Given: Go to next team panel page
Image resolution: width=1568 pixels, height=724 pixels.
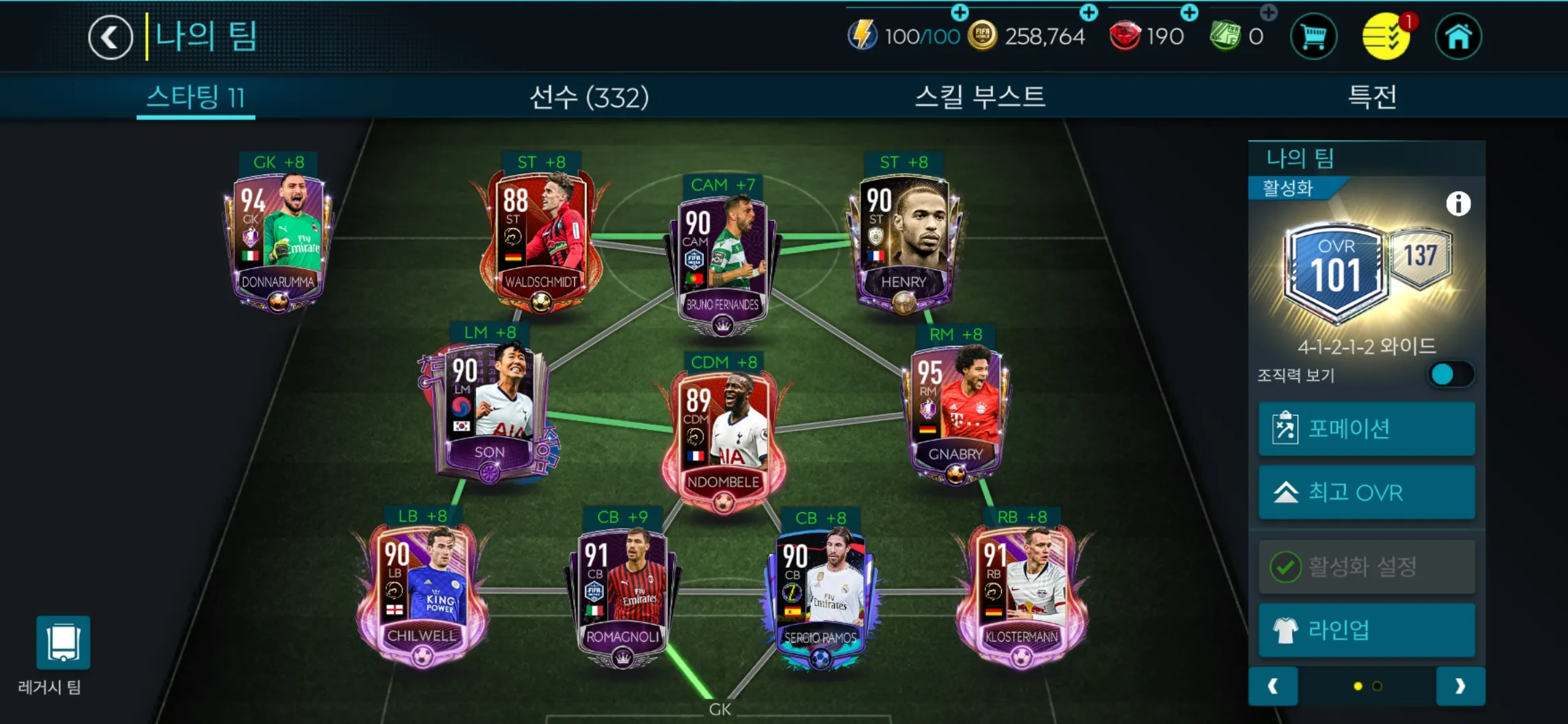Looking at the screenshot, I should pos(1460,686).
